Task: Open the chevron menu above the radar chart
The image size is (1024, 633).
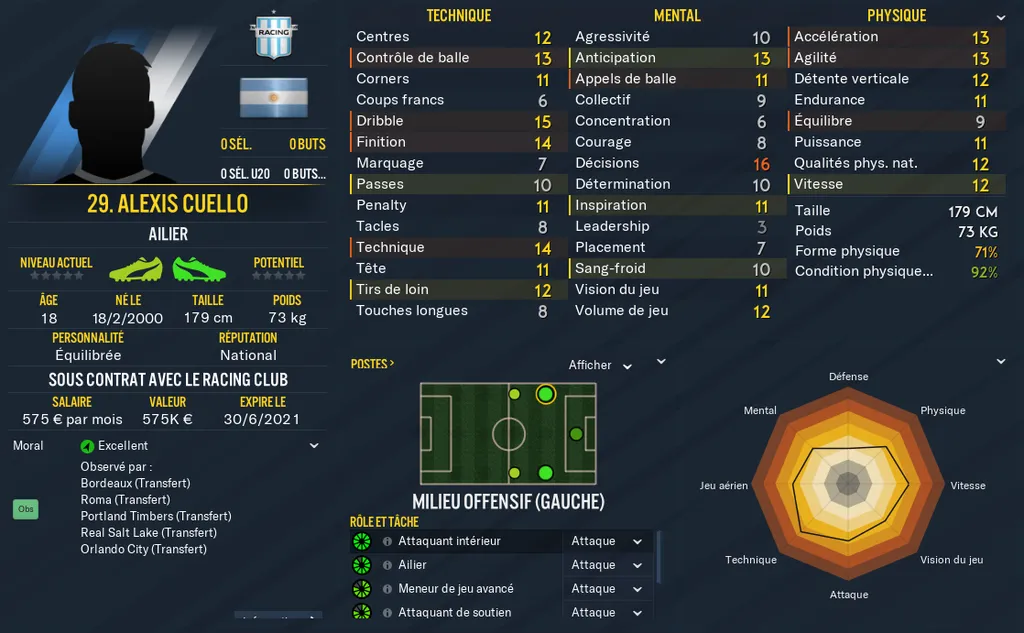Action: [1001, 362]
